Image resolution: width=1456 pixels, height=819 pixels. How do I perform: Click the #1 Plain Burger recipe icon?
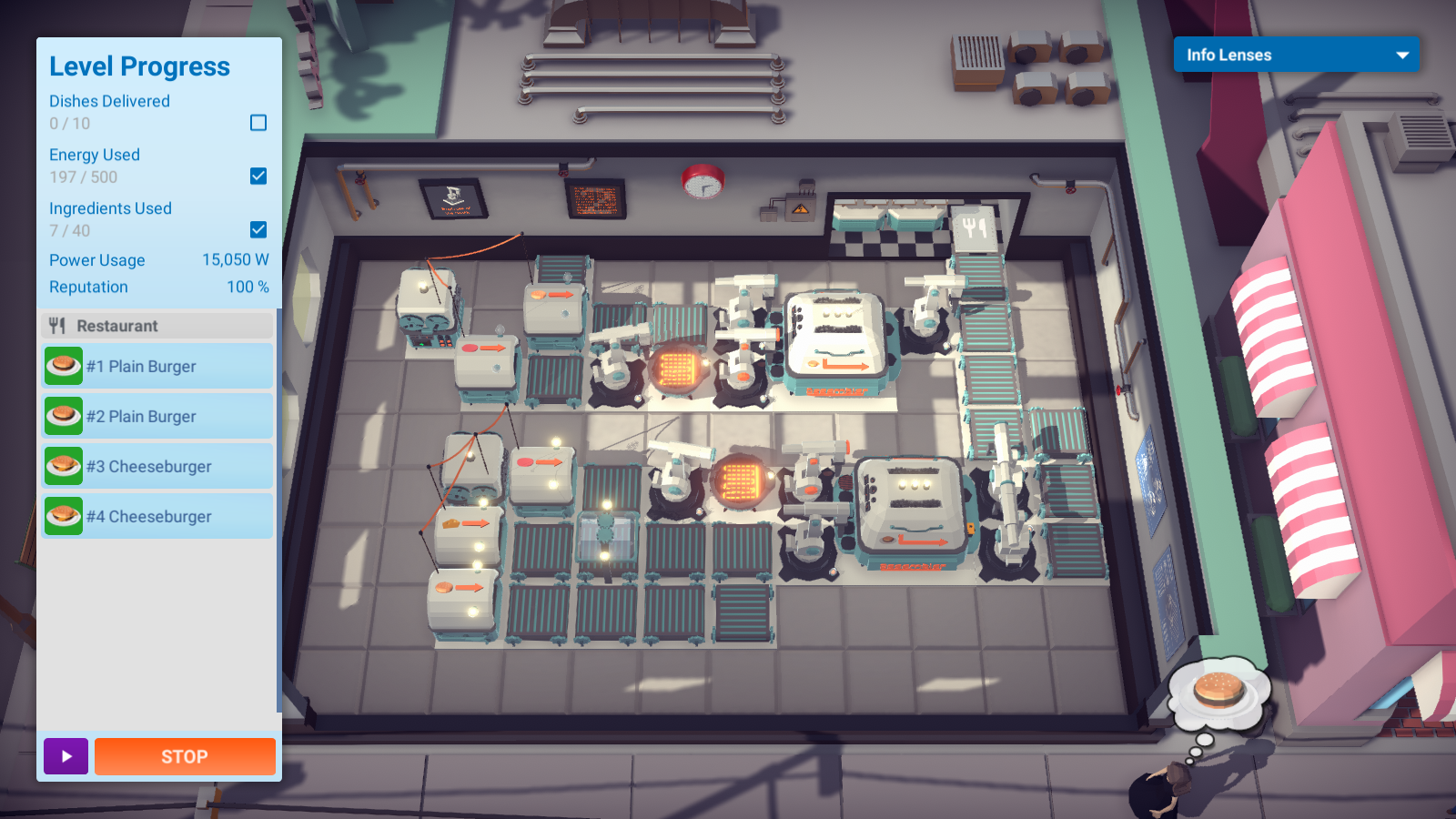[63, 366]
